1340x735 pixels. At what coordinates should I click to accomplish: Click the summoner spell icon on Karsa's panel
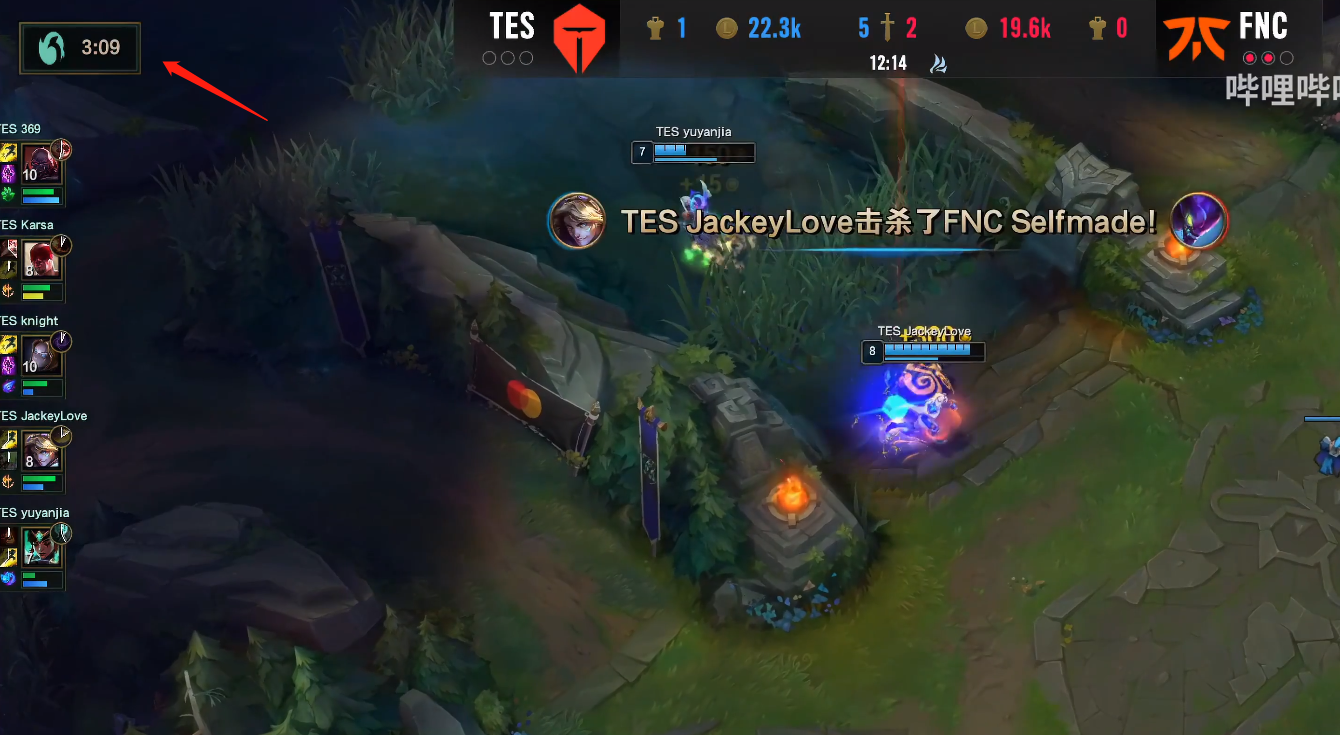8,248
